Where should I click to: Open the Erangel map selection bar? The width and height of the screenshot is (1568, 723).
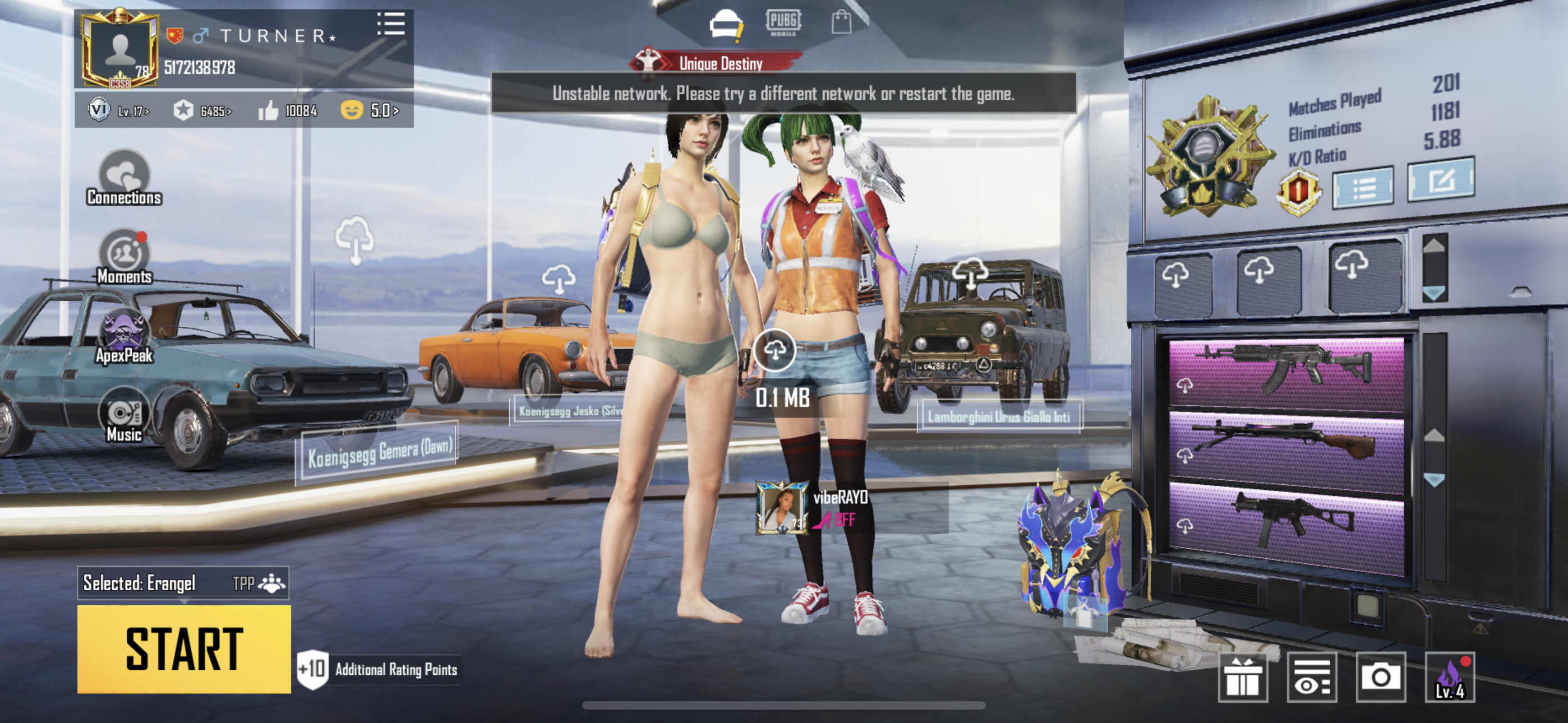(183, 583)
